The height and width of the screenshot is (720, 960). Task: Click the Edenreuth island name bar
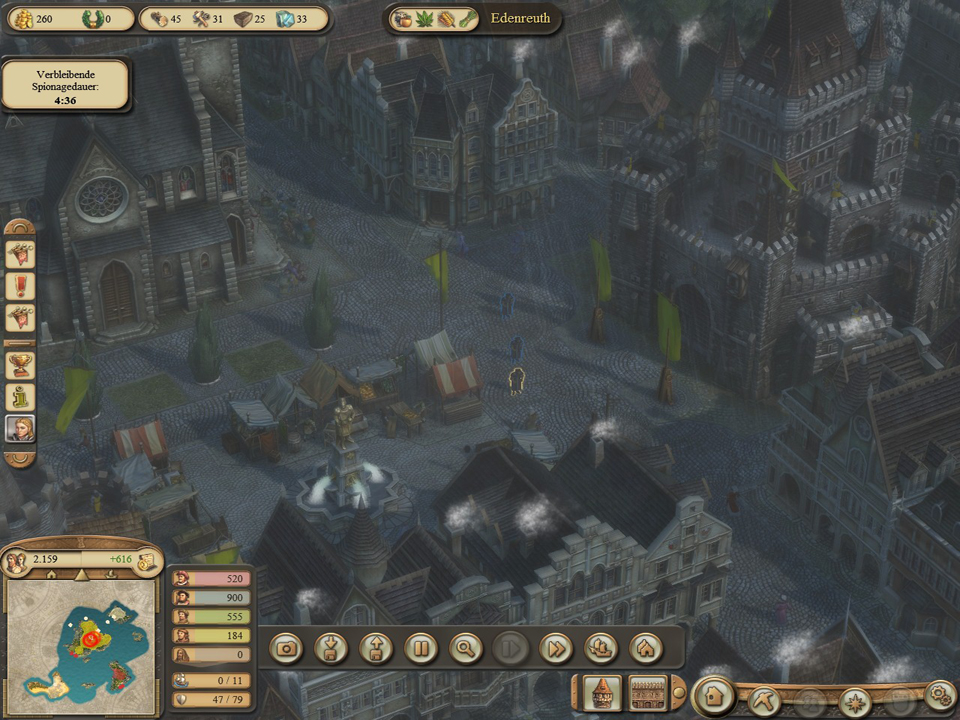coord(520,18)
